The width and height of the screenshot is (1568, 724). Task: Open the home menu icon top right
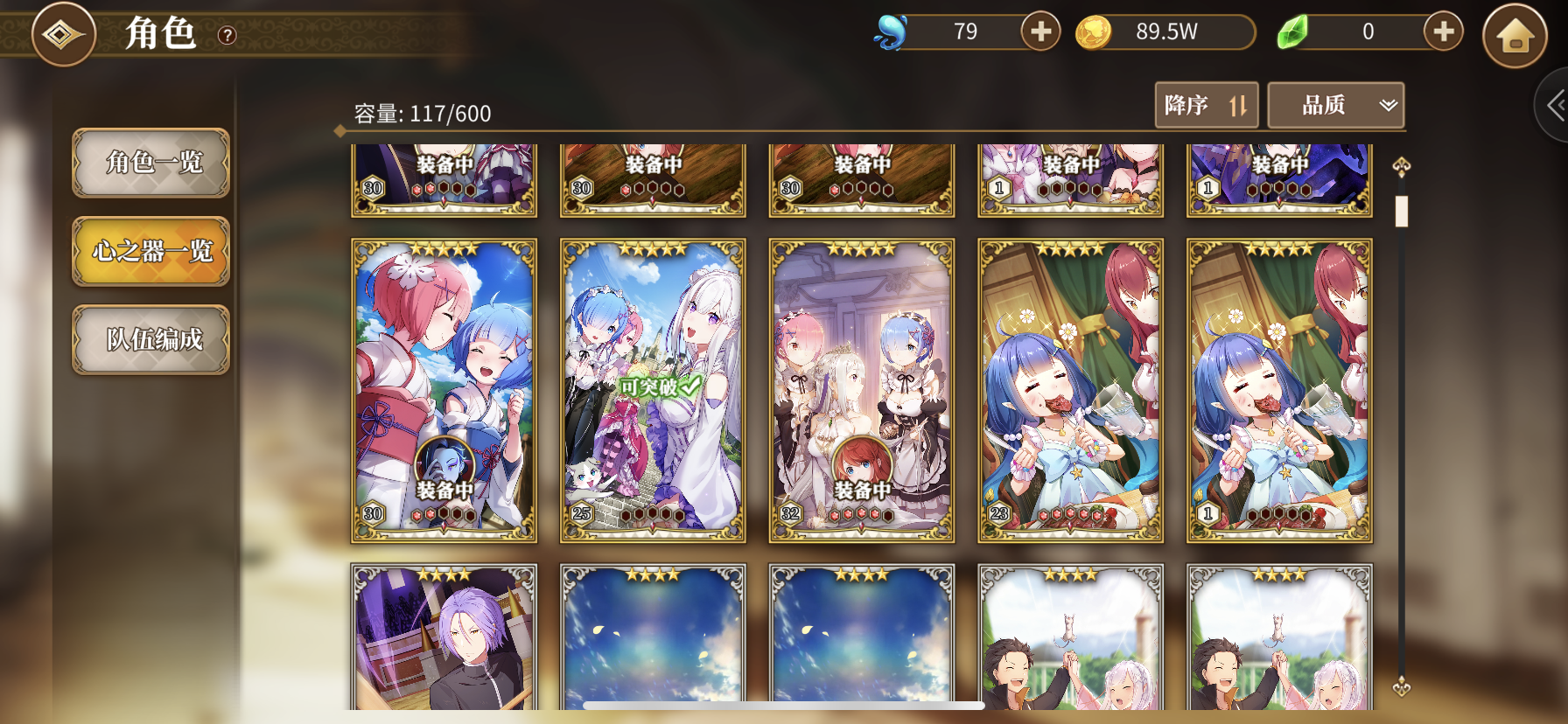click(1513, 35)
